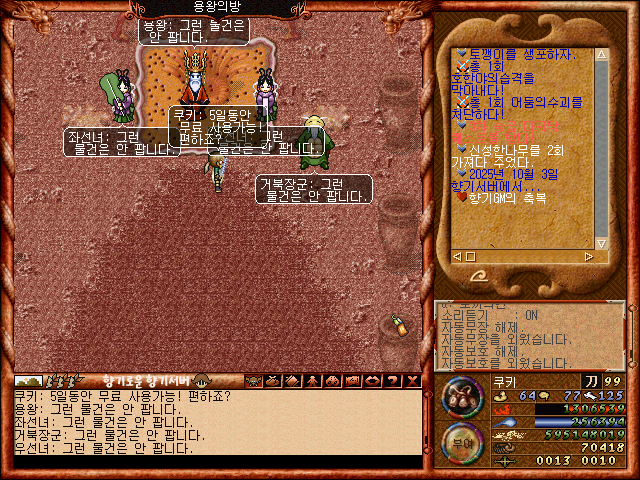
Task: Select the 신성한나무 quest entry
Action: point(510,149)
